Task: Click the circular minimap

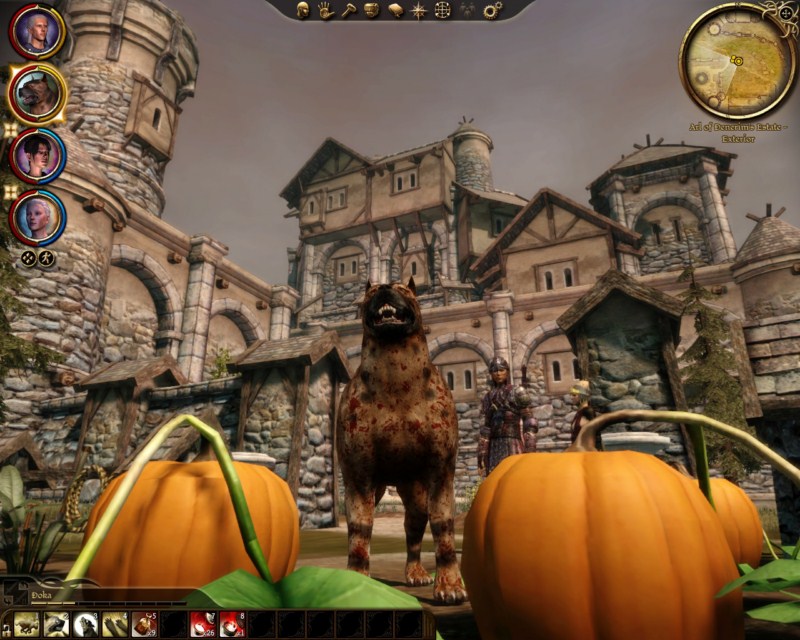Action: (x=738, y=62)
